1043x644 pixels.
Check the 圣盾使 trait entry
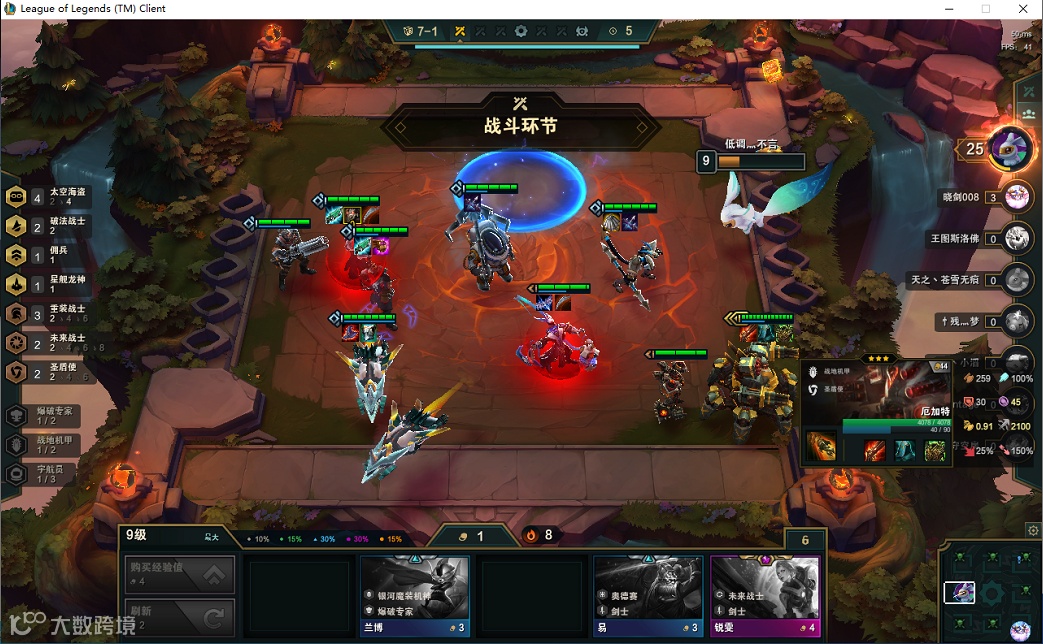coord(50,372)
